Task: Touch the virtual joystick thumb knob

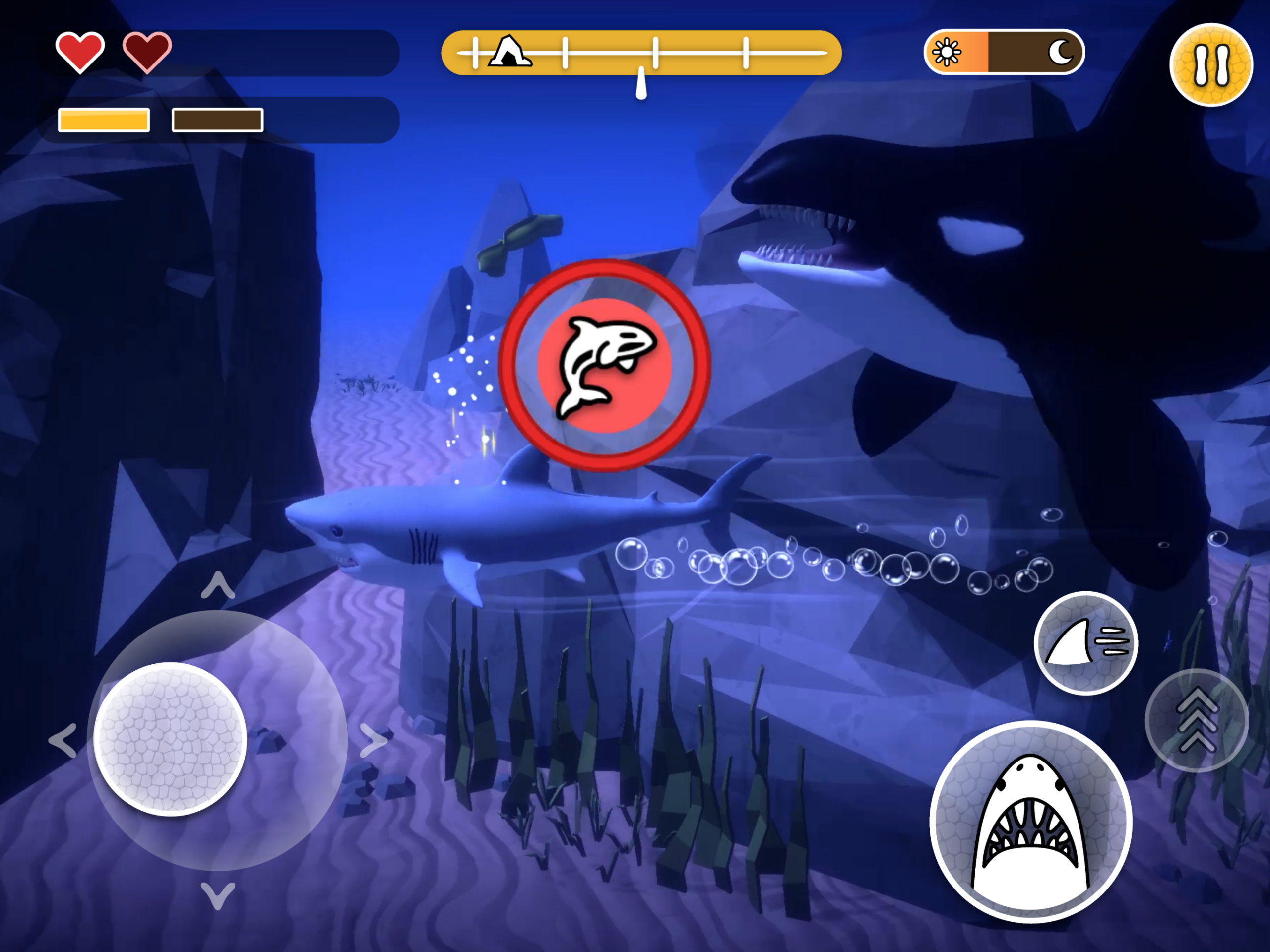Action: [170, 739]
